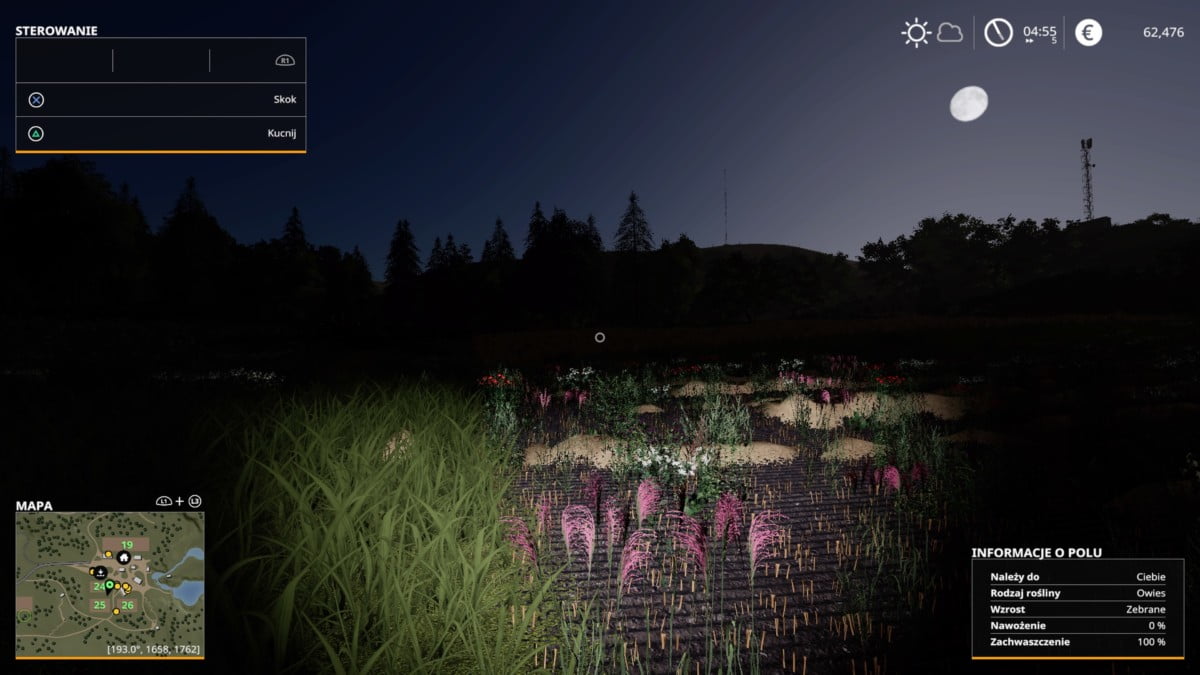Click the unloading point marker on the minimap
1200x675 pixels.
point(101,571)
